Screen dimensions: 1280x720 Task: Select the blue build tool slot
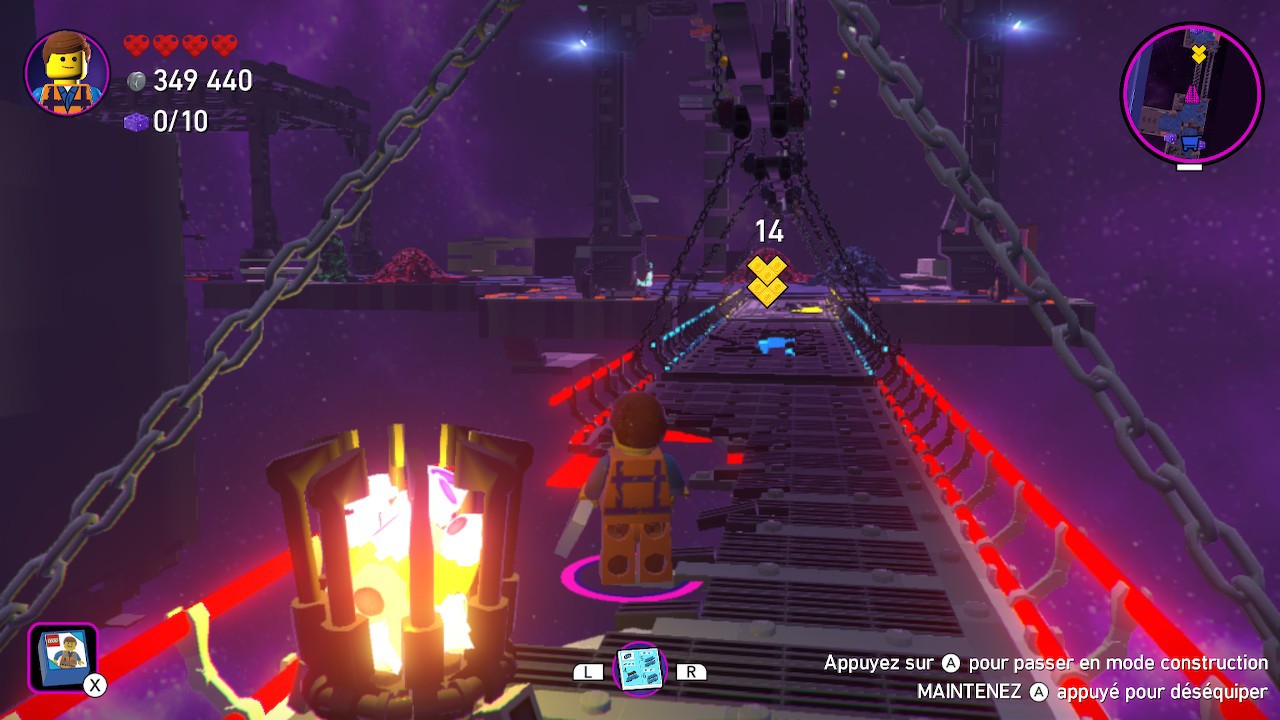639,669
